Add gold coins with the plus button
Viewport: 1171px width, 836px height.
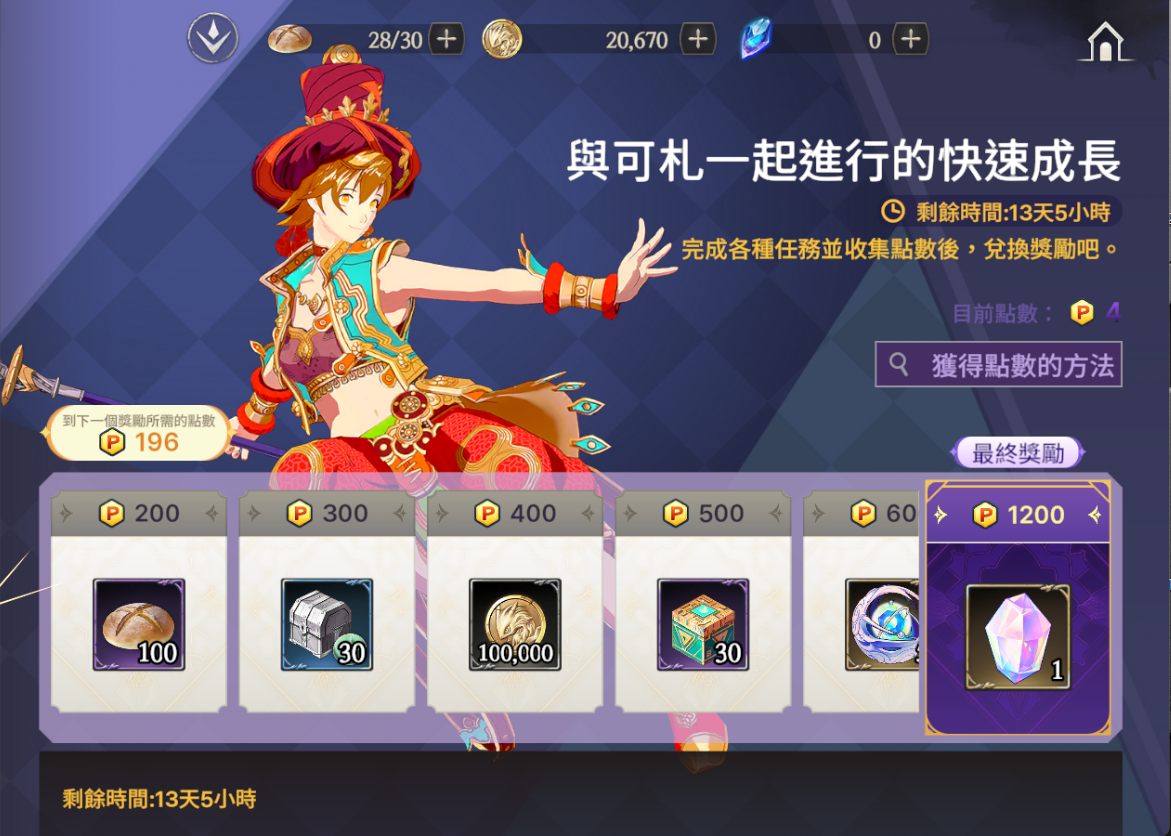[x=697, y=40]
